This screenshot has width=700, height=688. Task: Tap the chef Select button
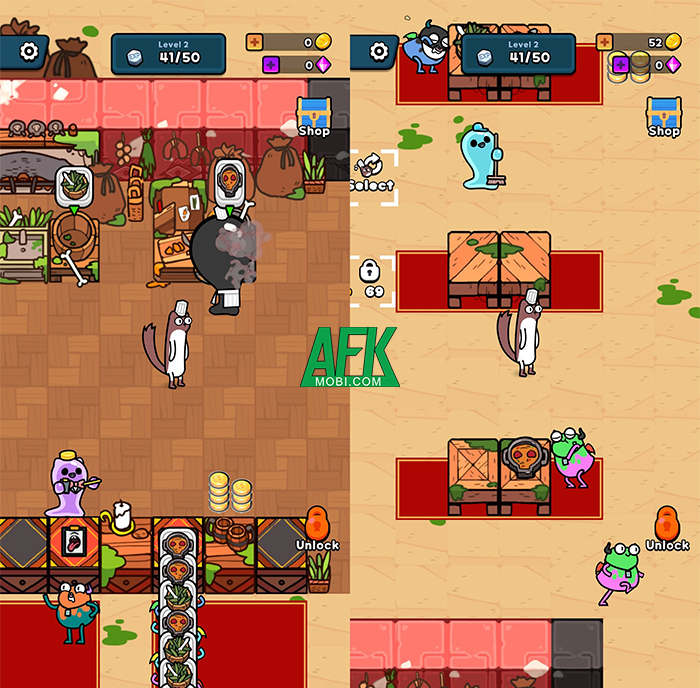[x=372, y=176]
